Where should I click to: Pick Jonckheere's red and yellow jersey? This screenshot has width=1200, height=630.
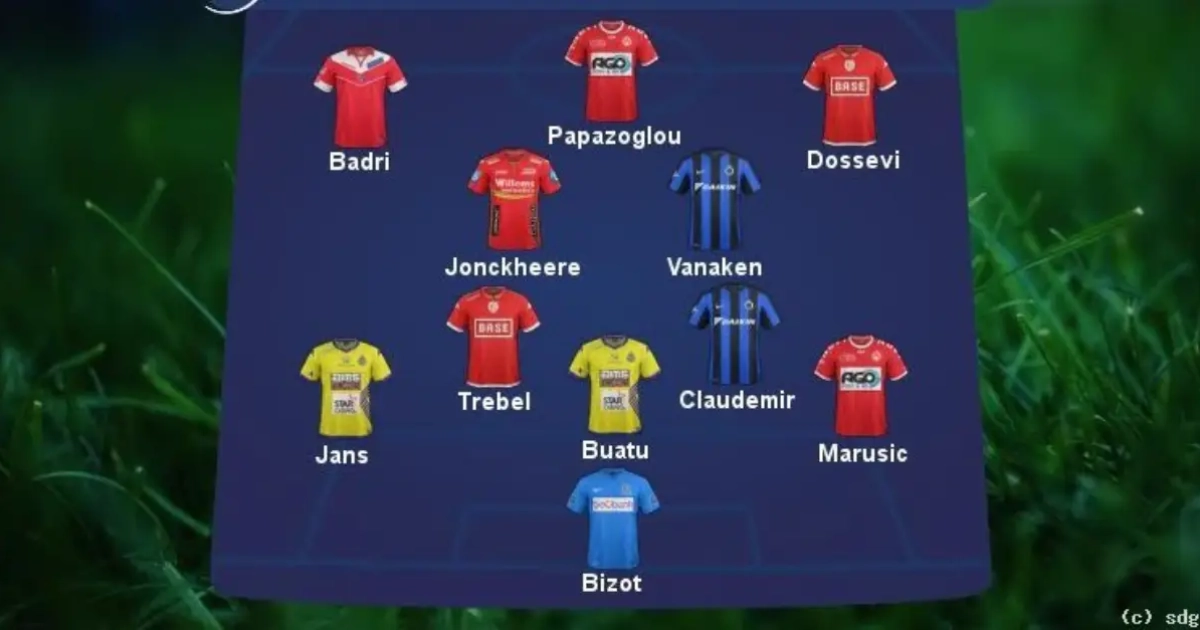[514, 200]
